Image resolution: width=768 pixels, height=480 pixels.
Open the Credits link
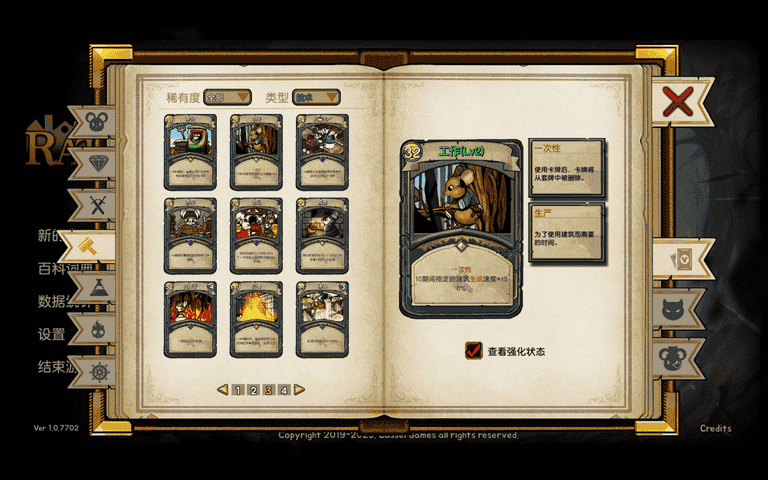[x=715, y=429]
